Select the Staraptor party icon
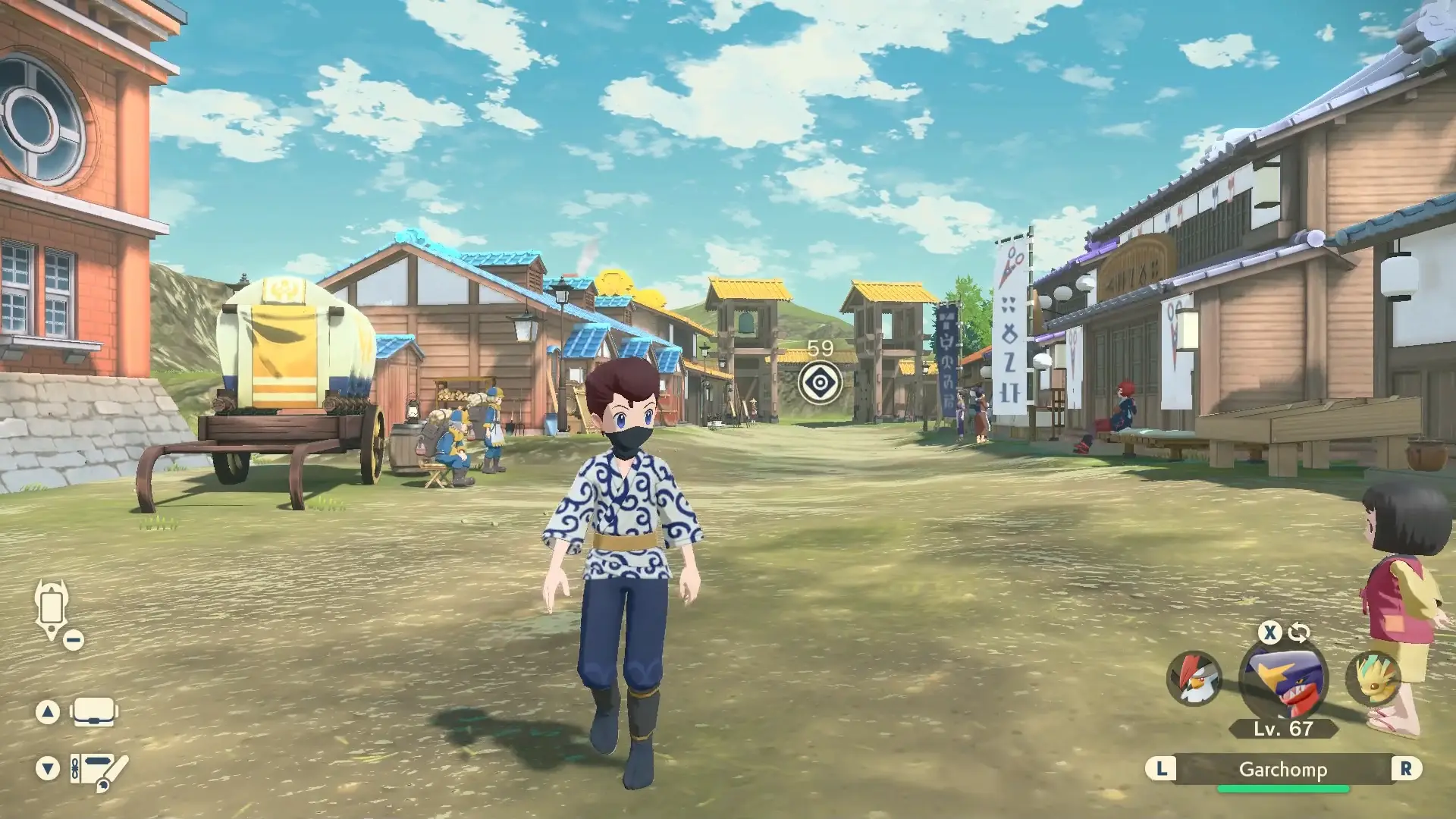 (1194, 677)
